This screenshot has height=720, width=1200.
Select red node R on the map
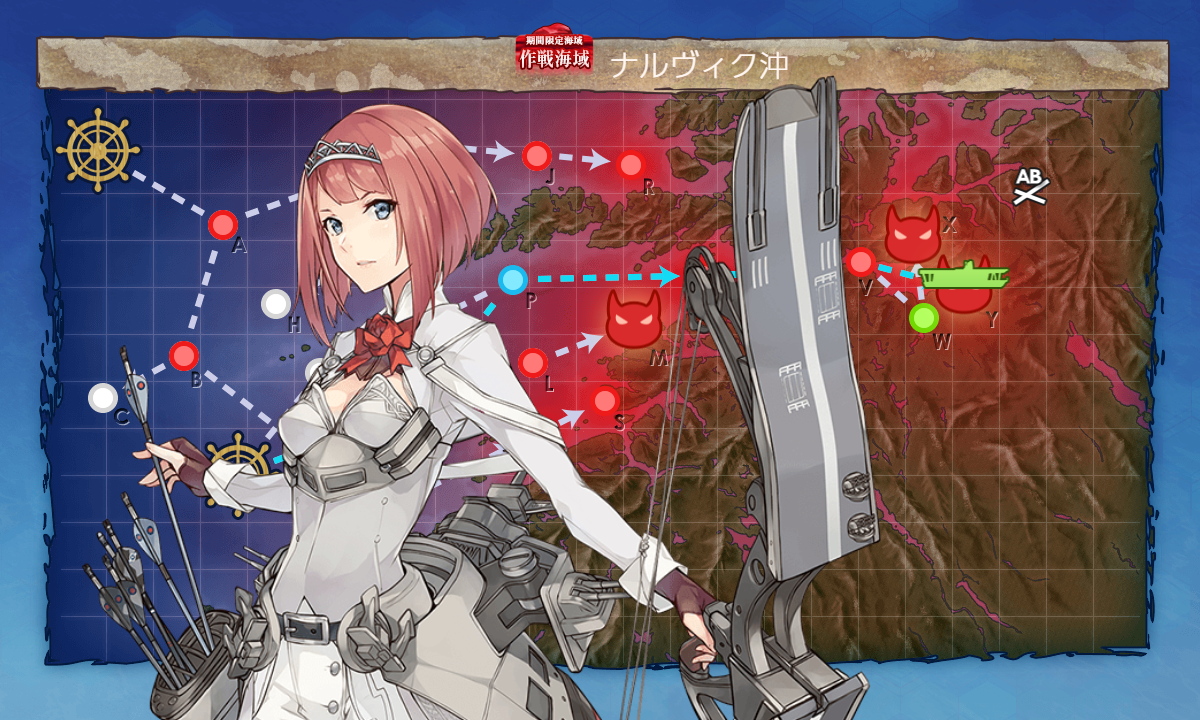631,165
